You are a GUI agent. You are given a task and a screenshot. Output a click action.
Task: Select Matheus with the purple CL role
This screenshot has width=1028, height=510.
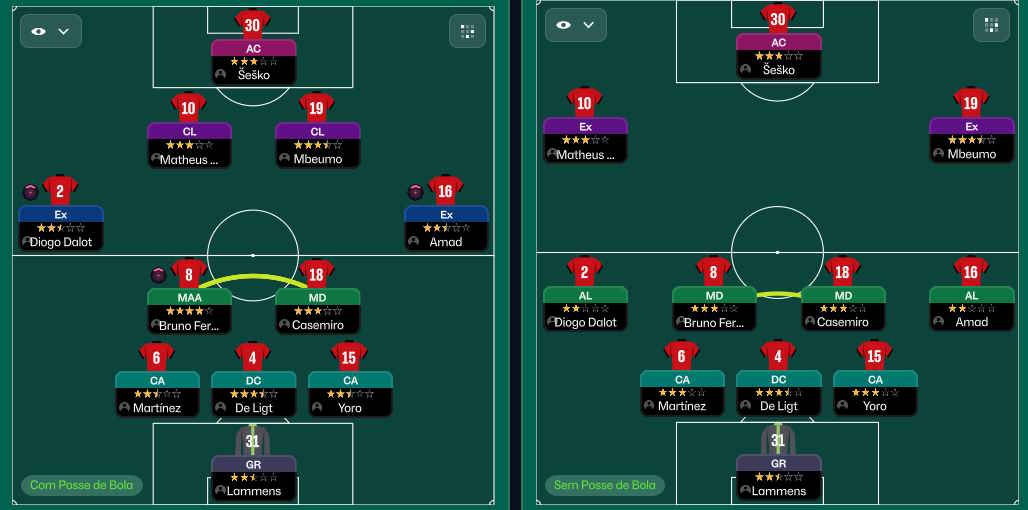click(189, 145)
